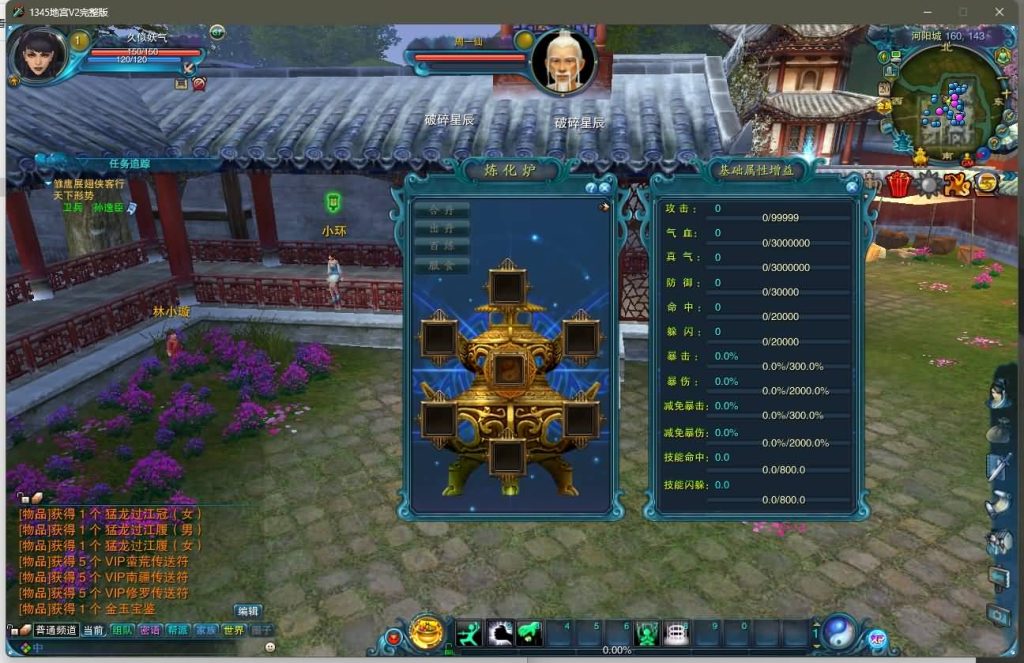
Task: Switch to the 世界 chat channel
Action: [x=233, y=630]
